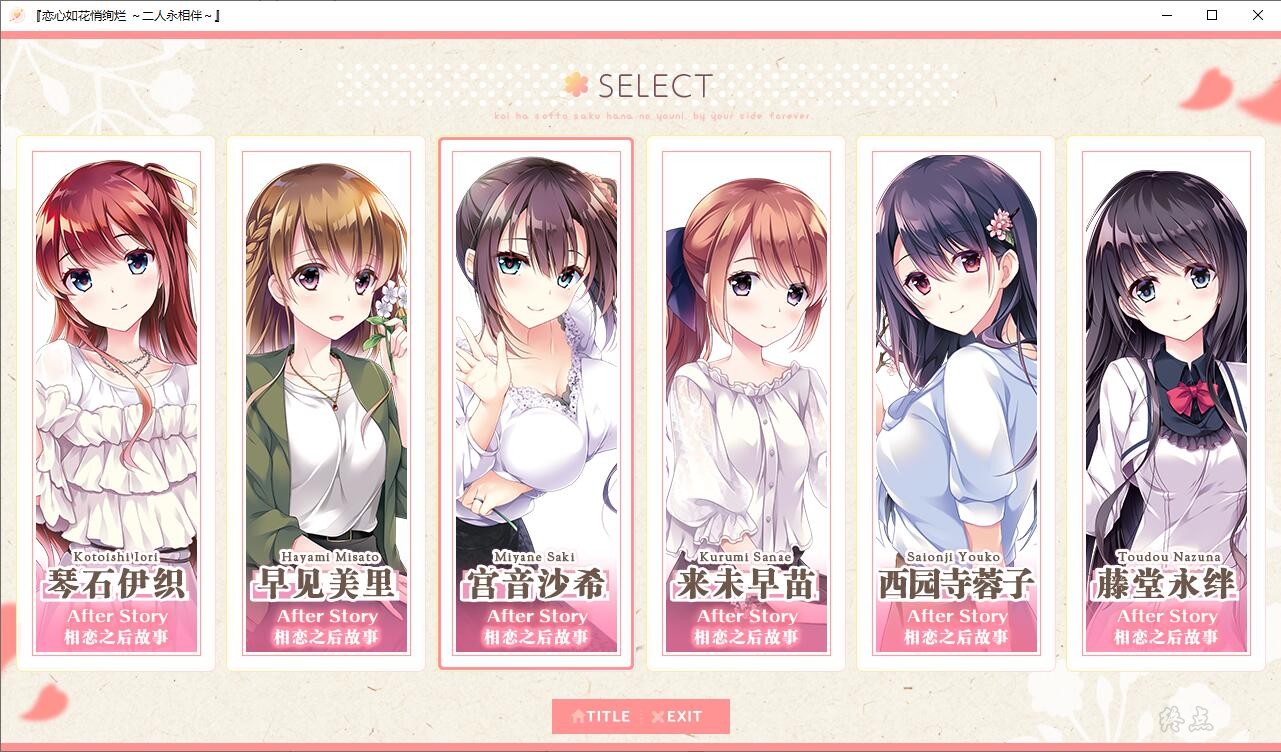Select Kotoishi Iori's After Story card
Image resolution: width=1281 pixels, height=752 pixels.
[x=116, y=402]
